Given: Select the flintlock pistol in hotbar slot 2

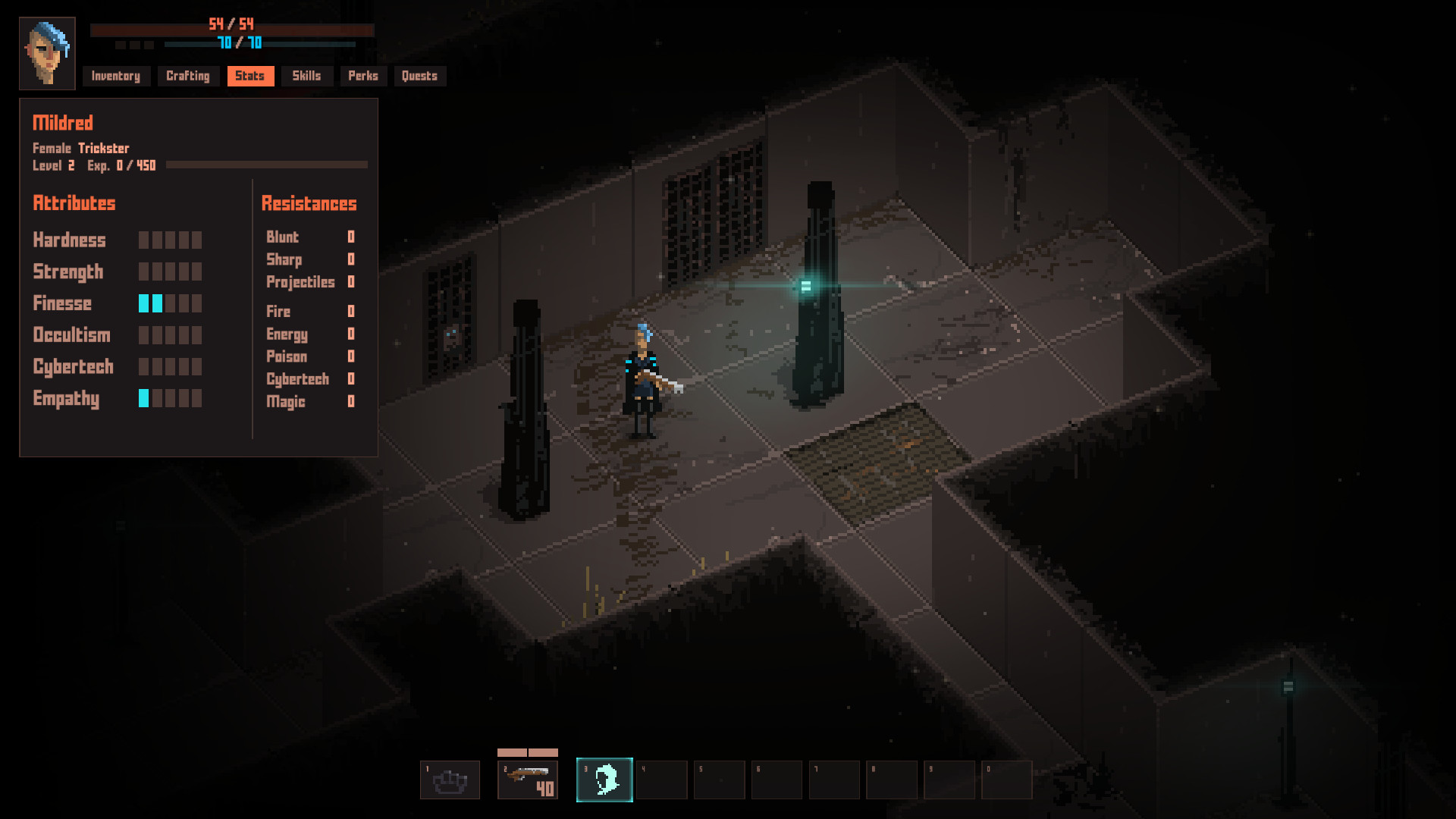Looking at the screenshot, I should pyautogui.click(x=527, y=780).
